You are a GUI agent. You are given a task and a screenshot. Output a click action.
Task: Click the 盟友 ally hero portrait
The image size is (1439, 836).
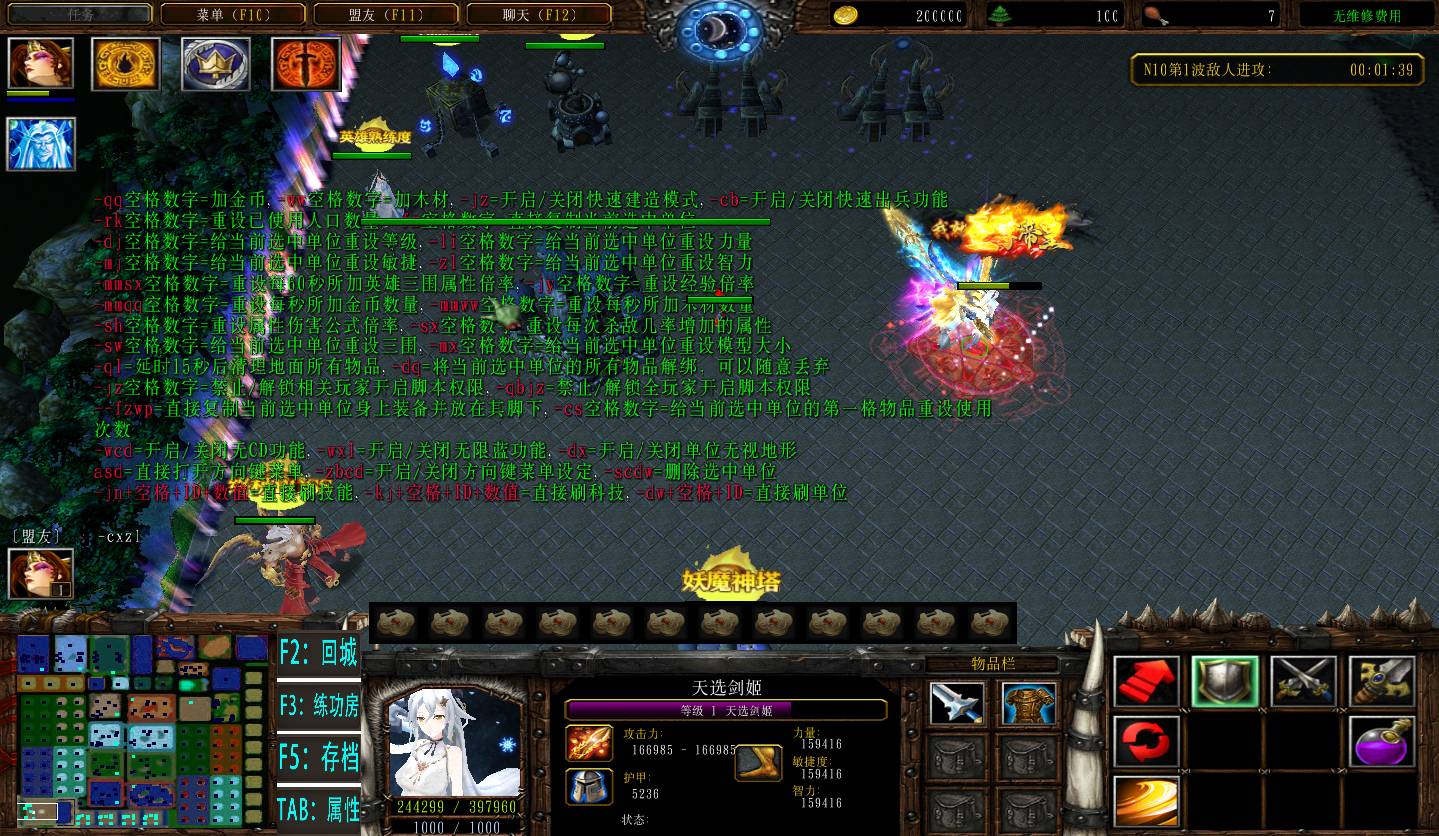(x=41, y=574)
